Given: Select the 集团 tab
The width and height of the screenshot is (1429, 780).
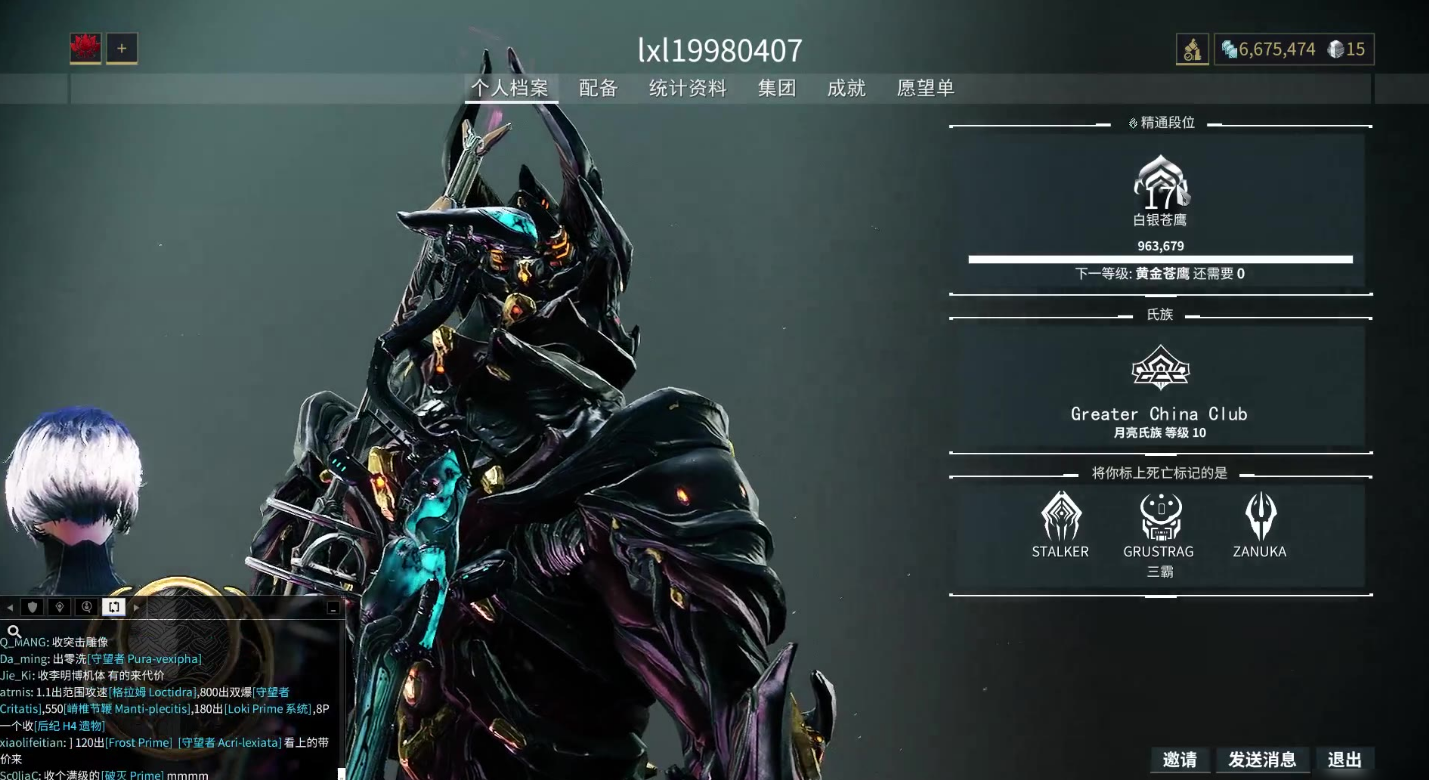Looking at the screenshot, I should [x=777, y=88].
